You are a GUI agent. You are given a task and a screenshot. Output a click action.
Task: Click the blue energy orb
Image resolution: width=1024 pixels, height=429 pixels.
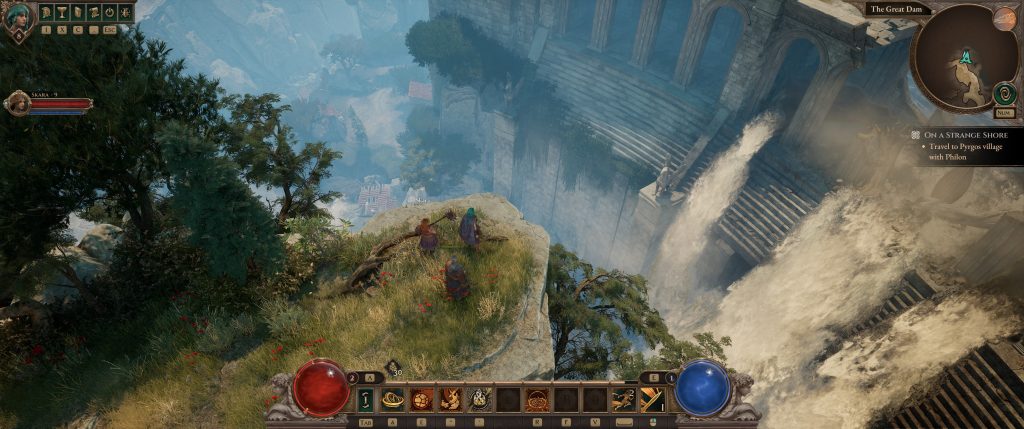coord(702,388)
